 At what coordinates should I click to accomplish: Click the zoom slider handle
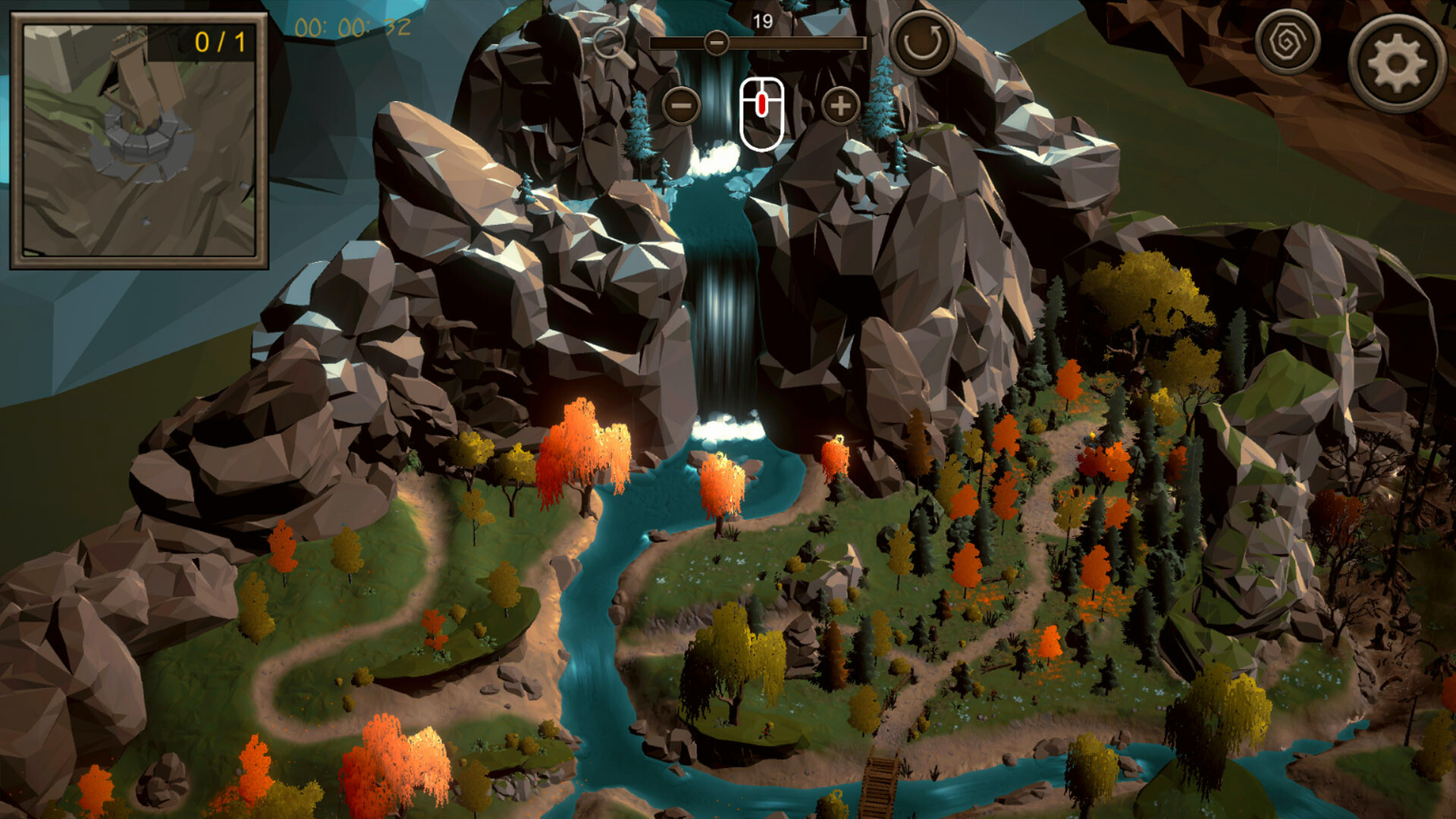pyautogui.click(x=715, y=43)
